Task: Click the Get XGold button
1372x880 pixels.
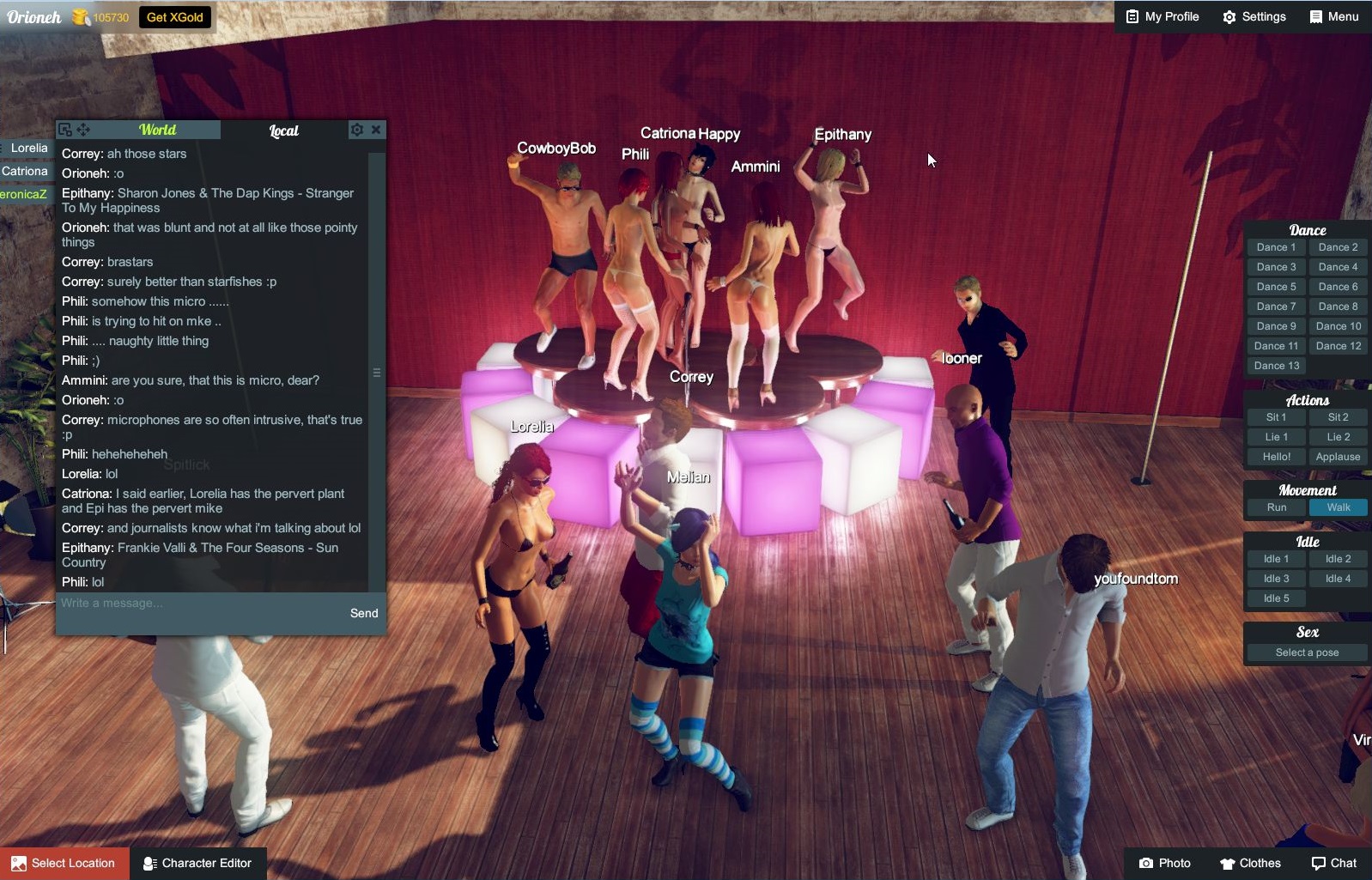Action: tap(174, 17)
